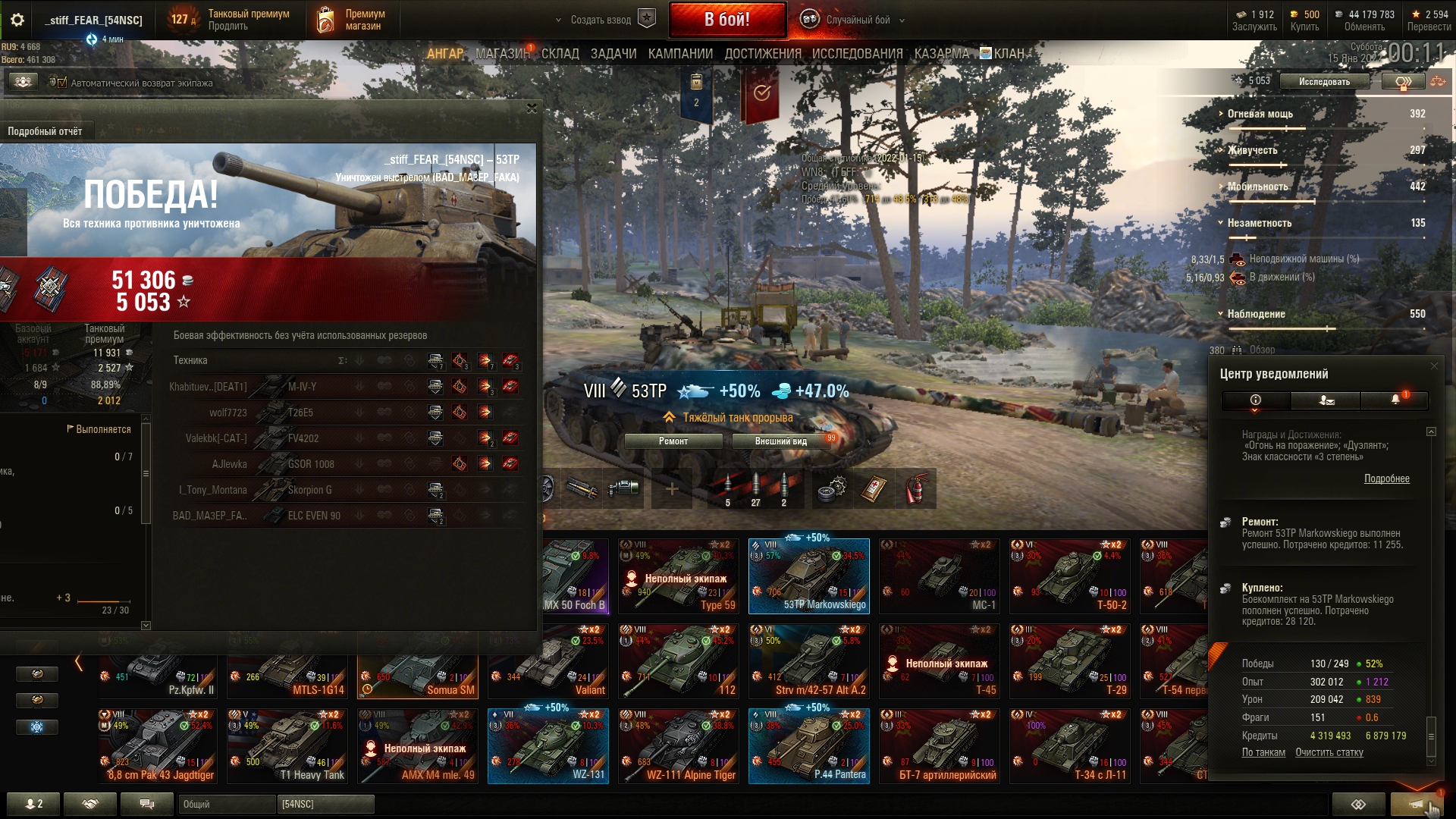Switch to the Подробный отчёт tab
The width and height of the screenshot is (1456, 819).
click(45, 131)
